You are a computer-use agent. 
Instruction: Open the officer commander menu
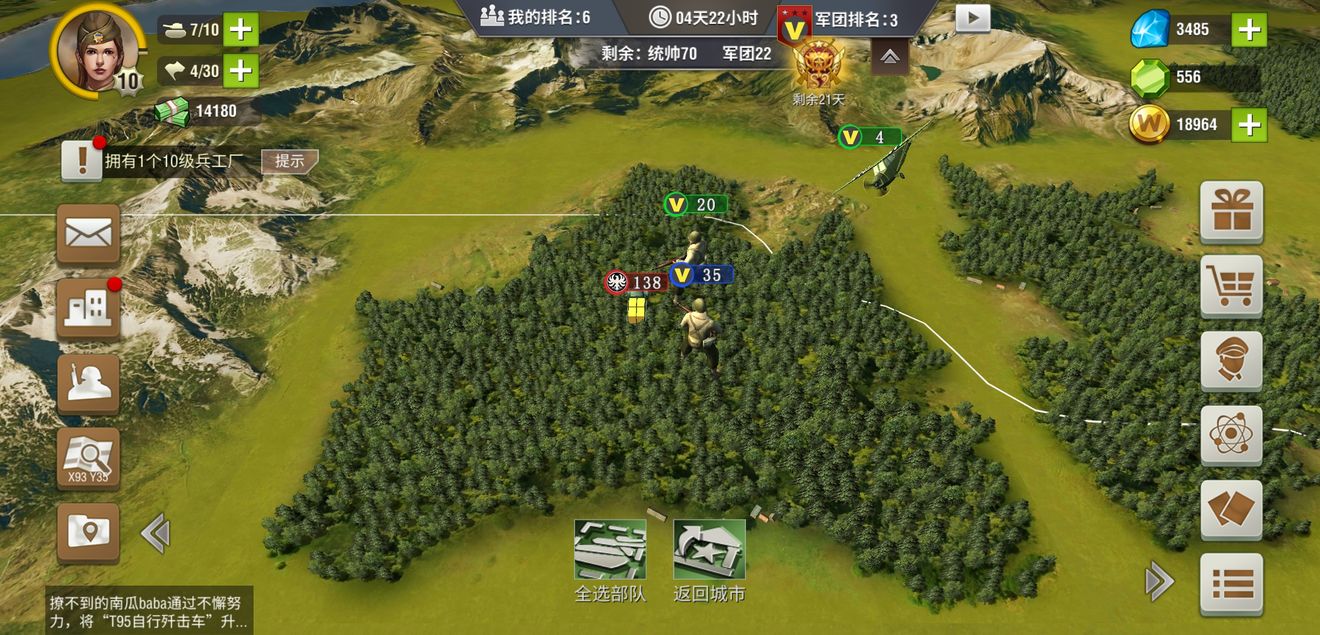pos(1231,360)
